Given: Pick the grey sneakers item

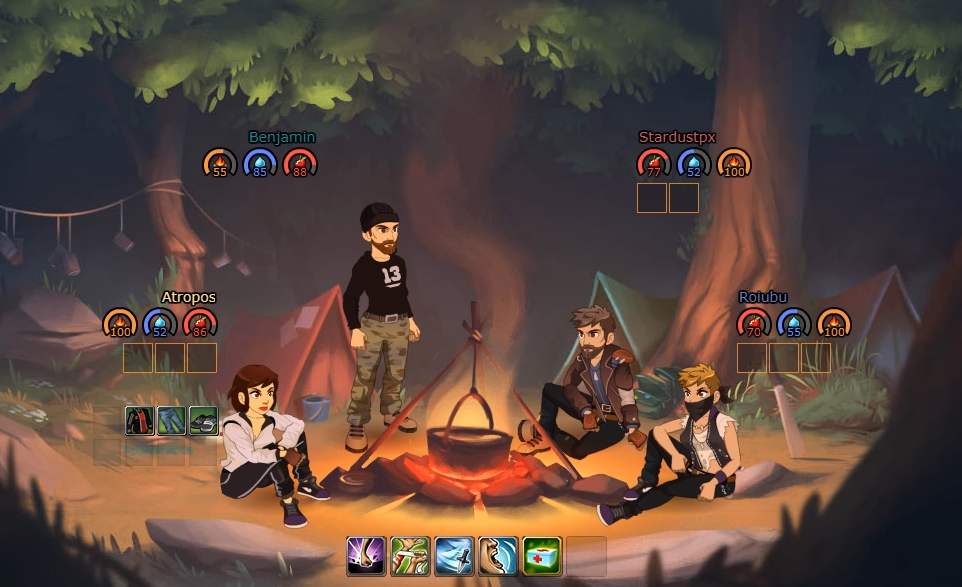Looking at the screenshot, I should tap(204, 421).
